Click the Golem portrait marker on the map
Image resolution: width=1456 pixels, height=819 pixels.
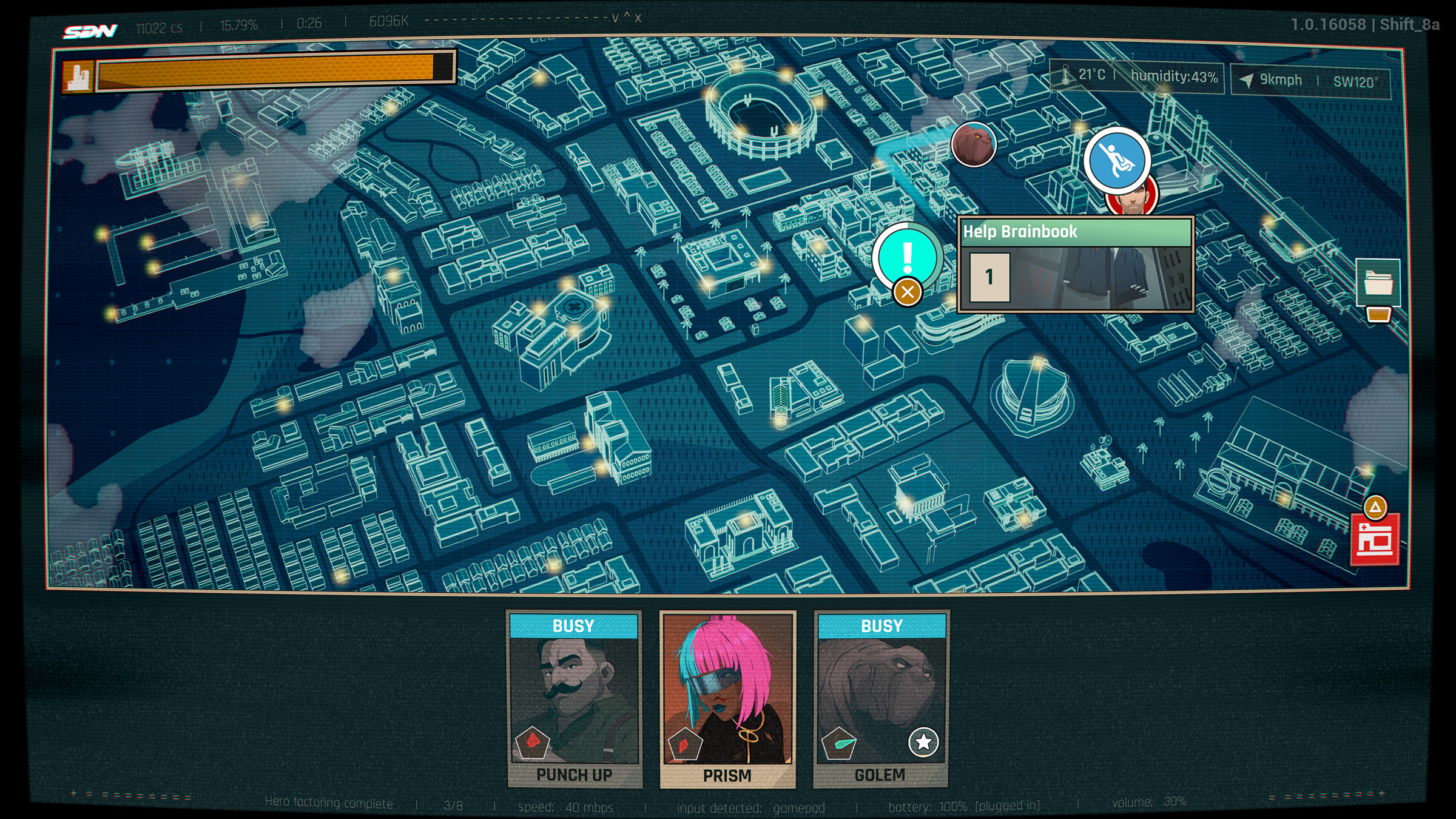[973, 144]
